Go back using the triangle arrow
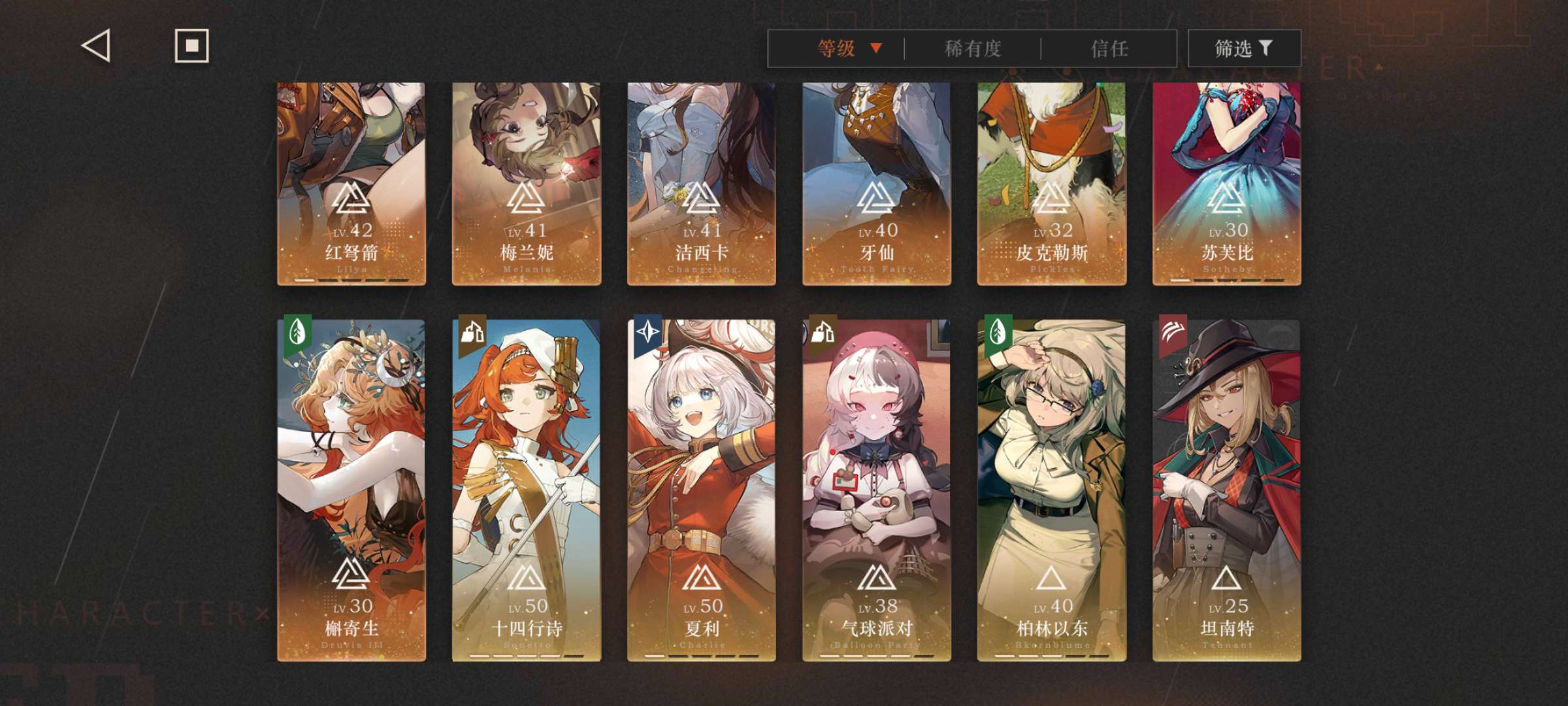The width and height of the screenshot is (1568, 706). (x=96, y=46)
